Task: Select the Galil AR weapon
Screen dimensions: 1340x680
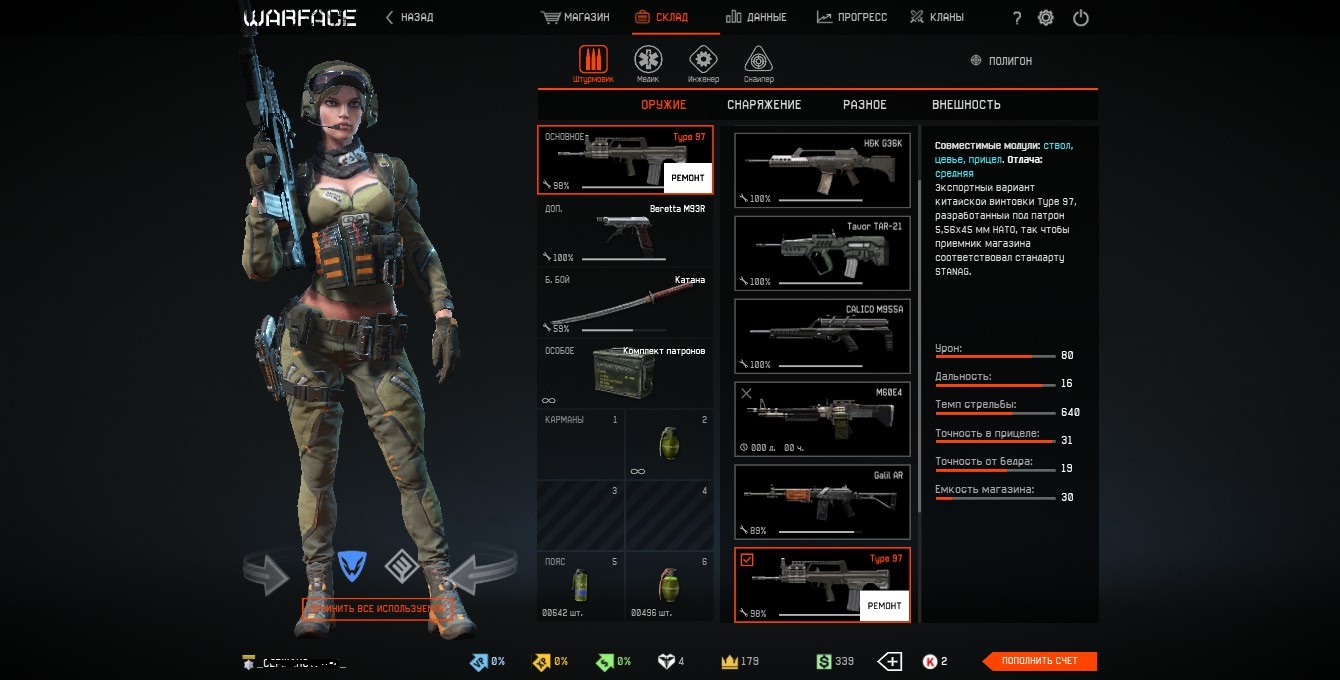Action: (x=822, y=501)
